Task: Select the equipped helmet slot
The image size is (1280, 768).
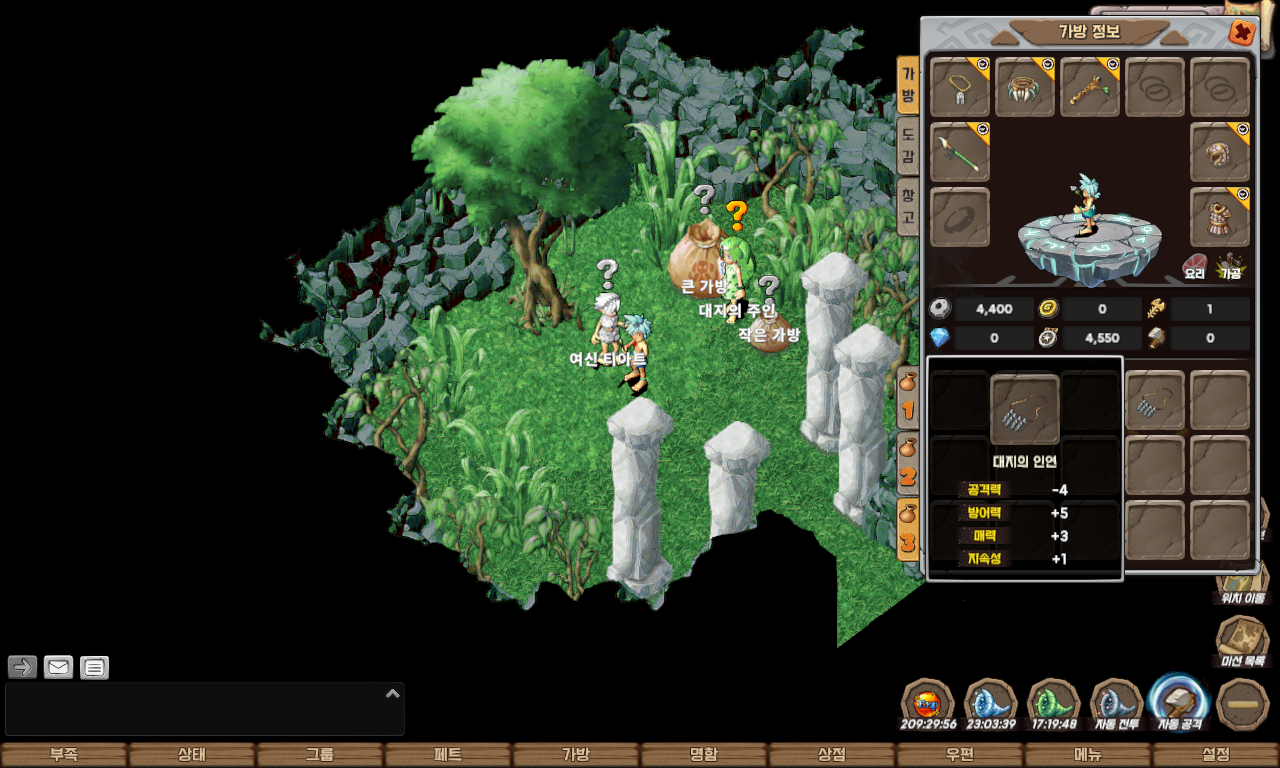Action: (x=1220, y=152)
